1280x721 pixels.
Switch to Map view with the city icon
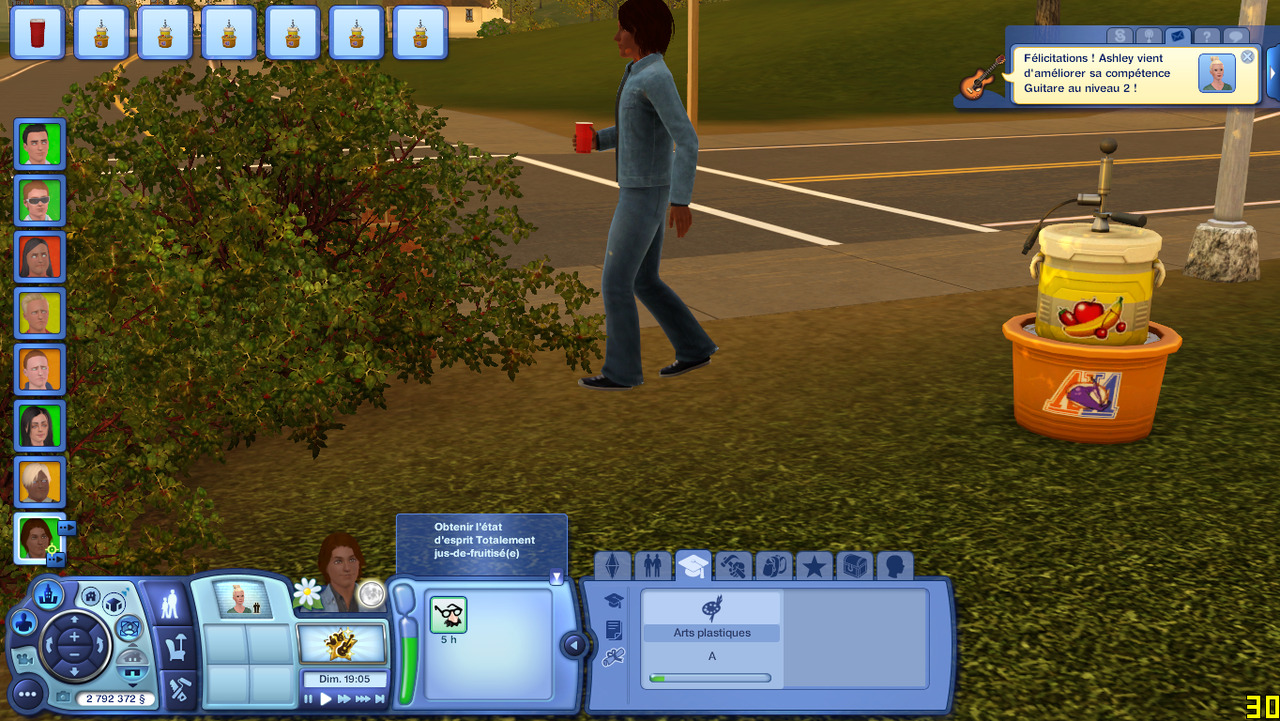point(46,597)
